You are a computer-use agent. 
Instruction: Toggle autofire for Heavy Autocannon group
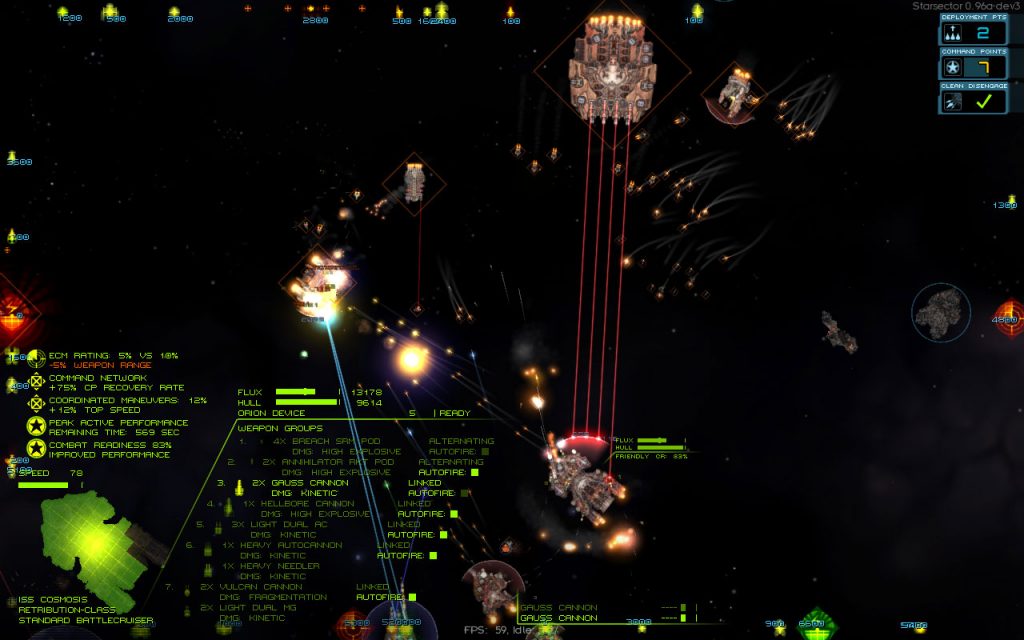tap(433, 556)
